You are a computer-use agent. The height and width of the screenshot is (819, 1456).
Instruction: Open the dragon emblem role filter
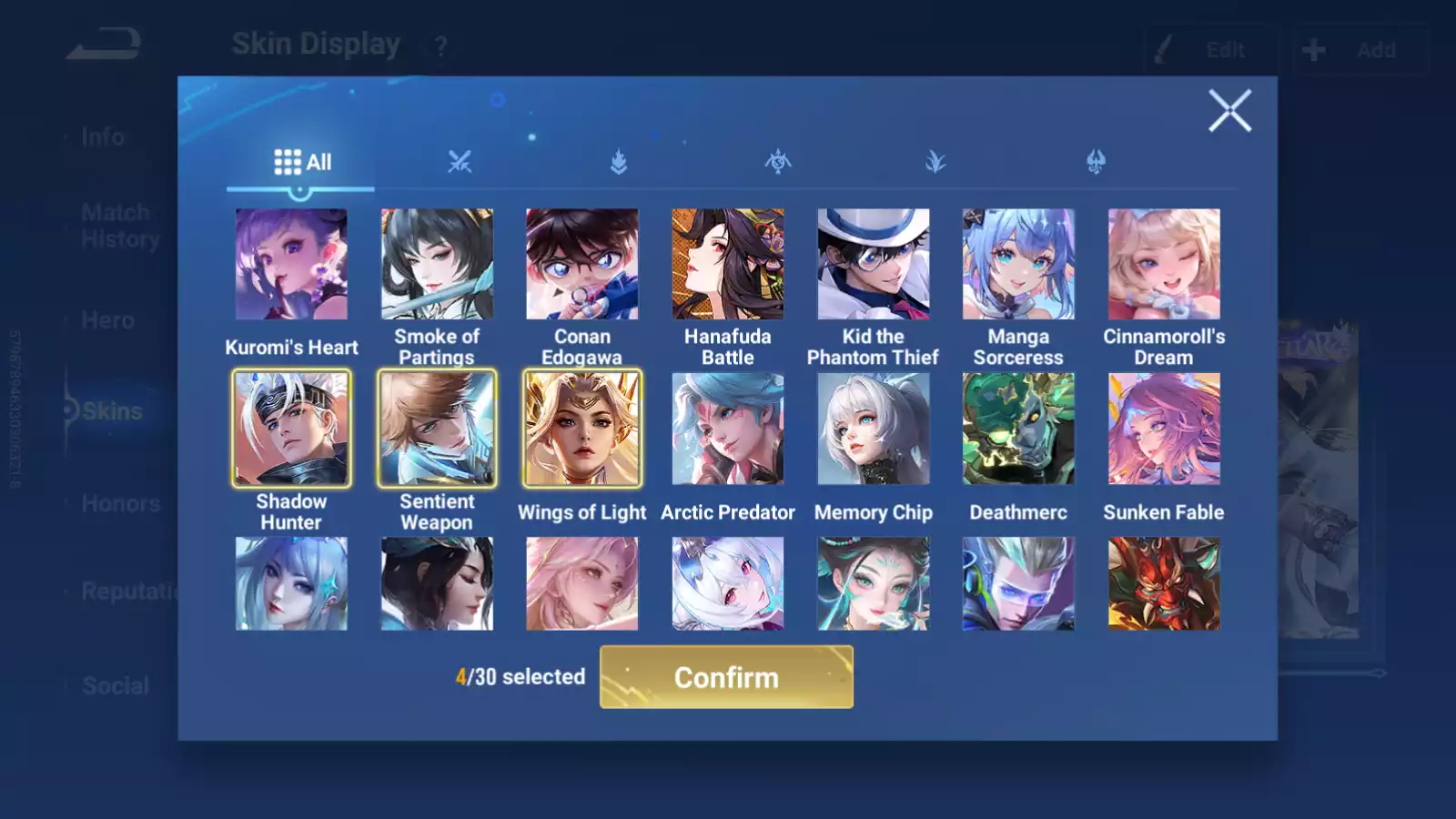point(1096,161)
